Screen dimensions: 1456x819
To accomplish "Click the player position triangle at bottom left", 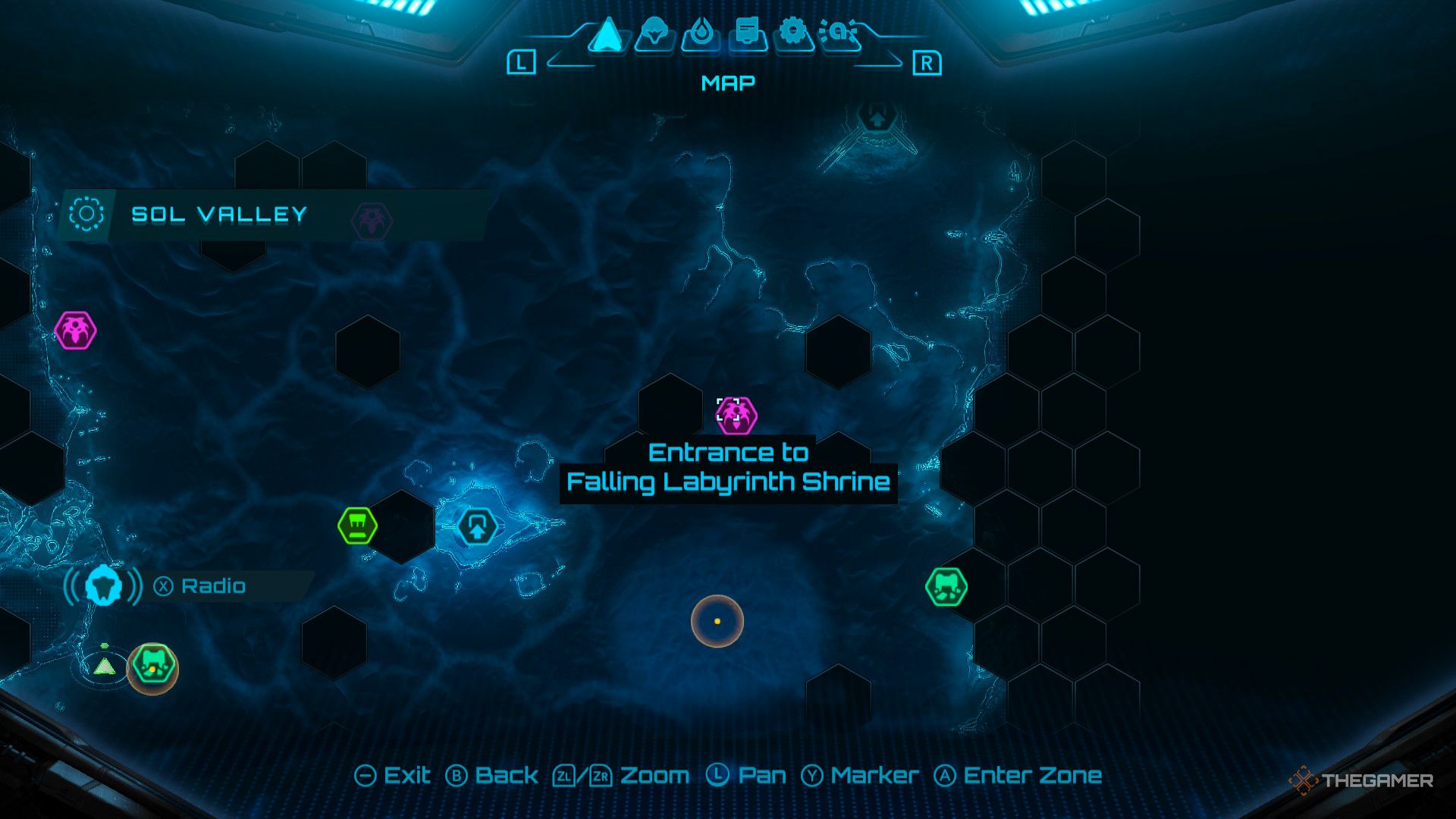I will click(x=105, y=666).
